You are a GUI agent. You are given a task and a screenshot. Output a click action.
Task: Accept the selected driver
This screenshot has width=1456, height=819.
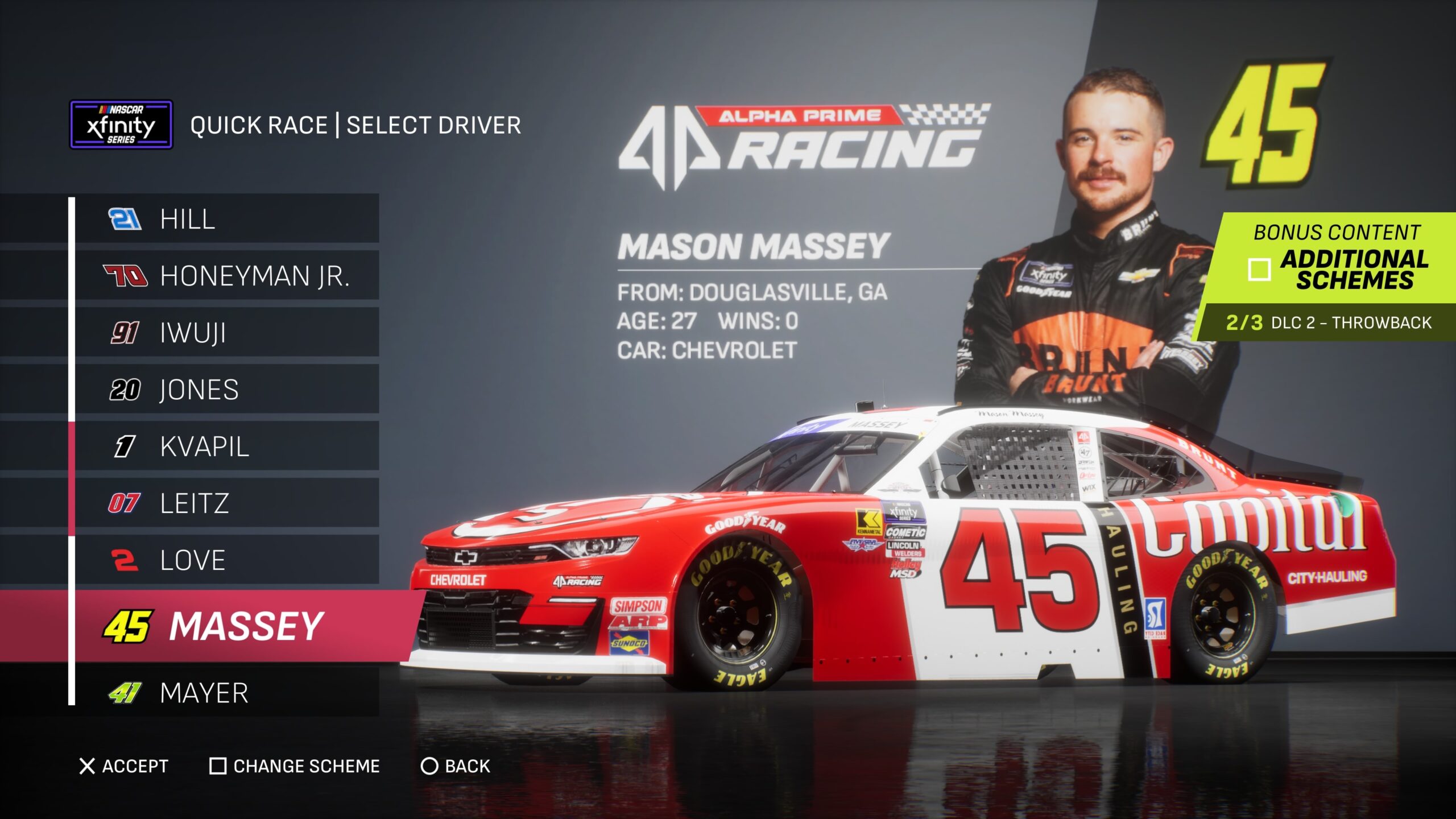123,766
